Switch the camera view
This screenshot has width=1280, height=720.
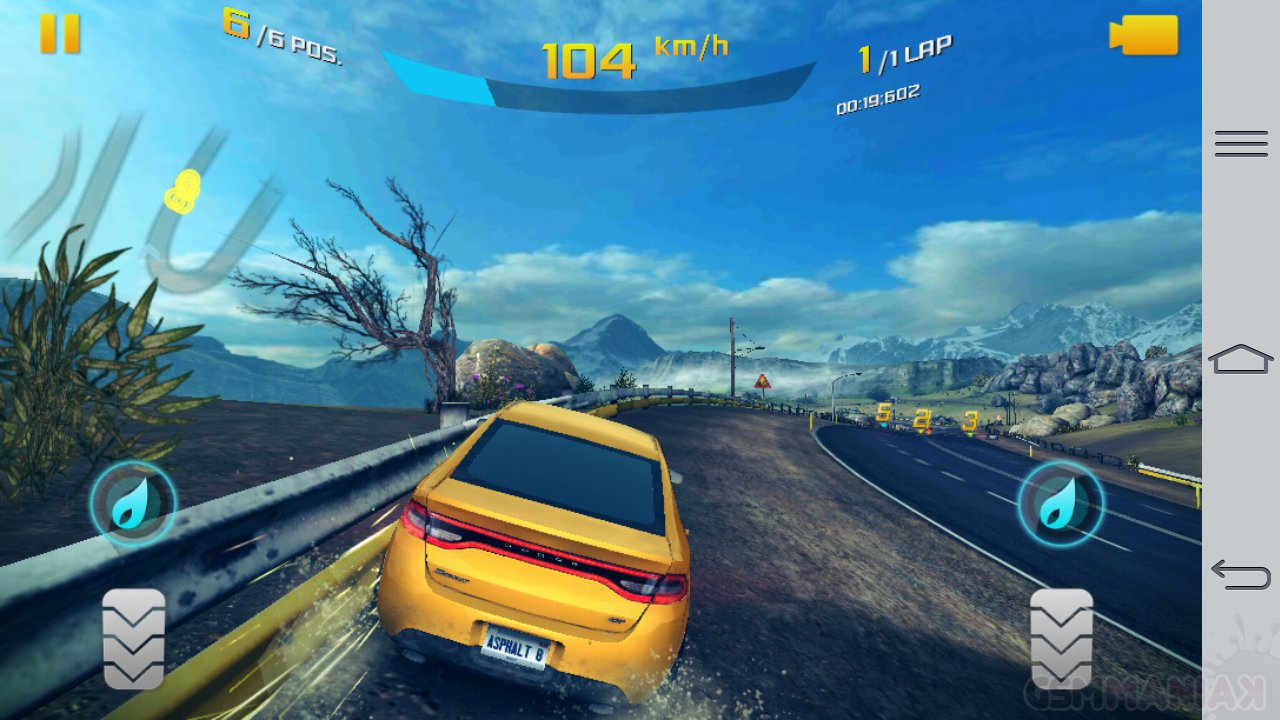[1144, 35]
